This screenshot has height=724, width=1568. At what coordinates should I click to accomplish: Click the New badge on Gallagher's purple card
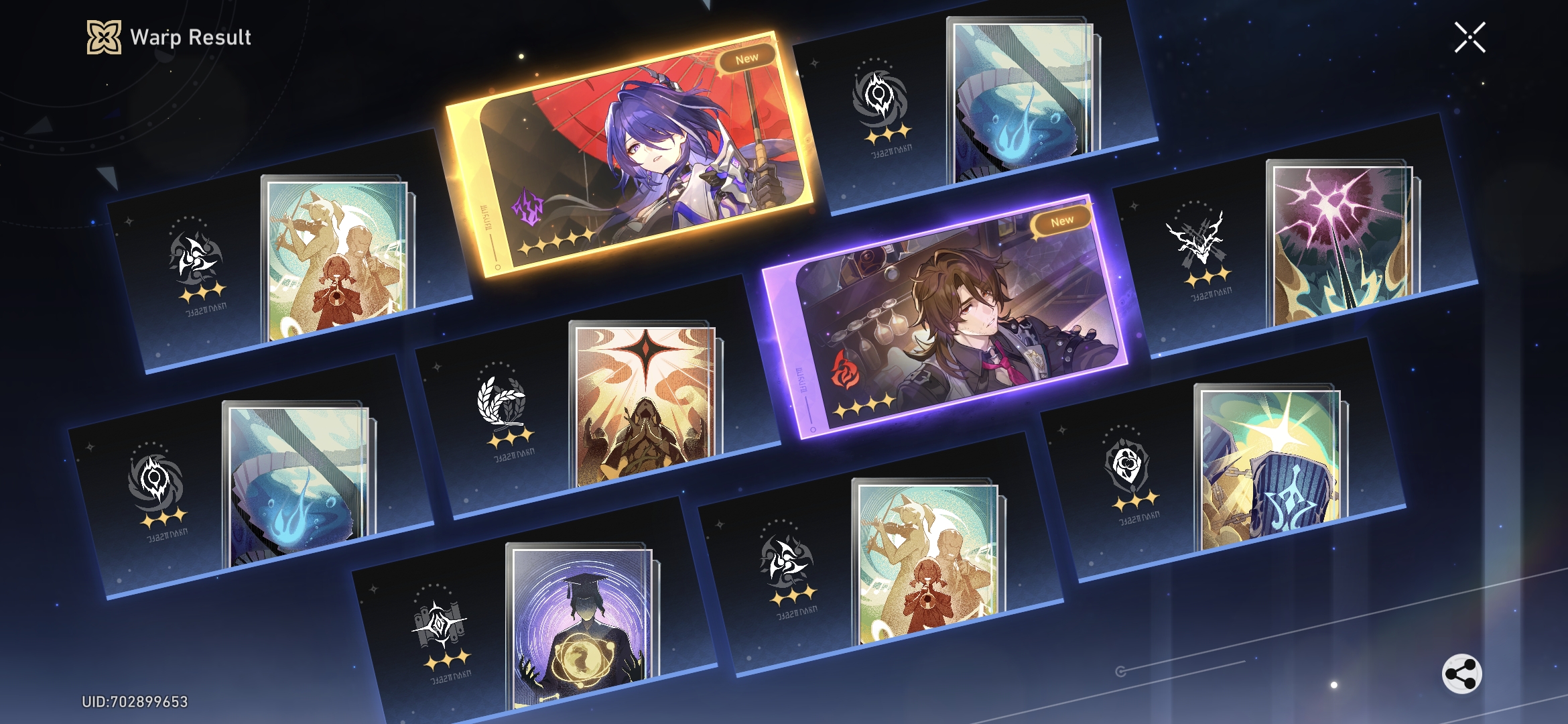(1064, 219)
